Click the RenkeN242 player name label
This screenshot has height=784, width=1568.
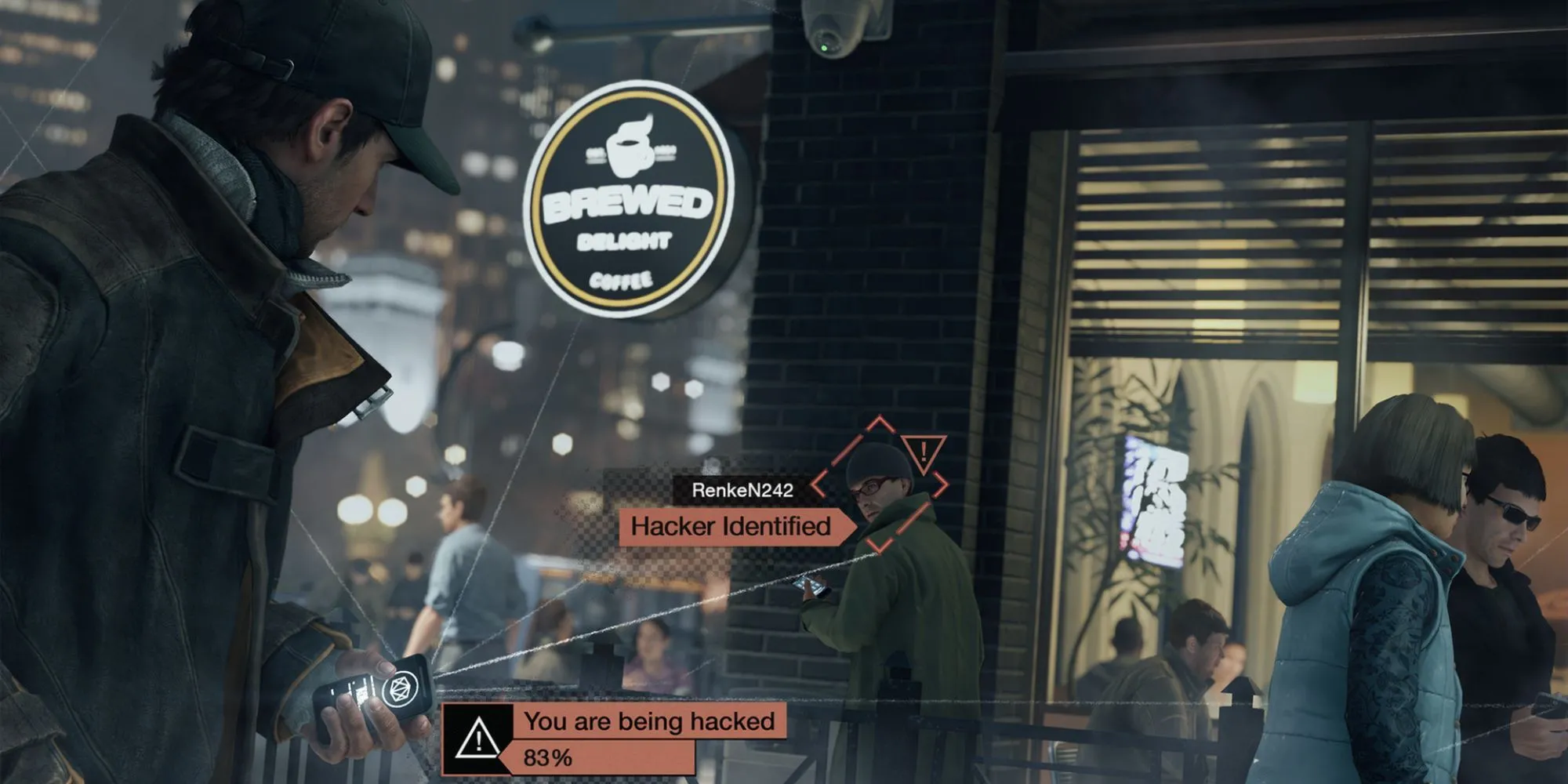click(x=742, y=490)
